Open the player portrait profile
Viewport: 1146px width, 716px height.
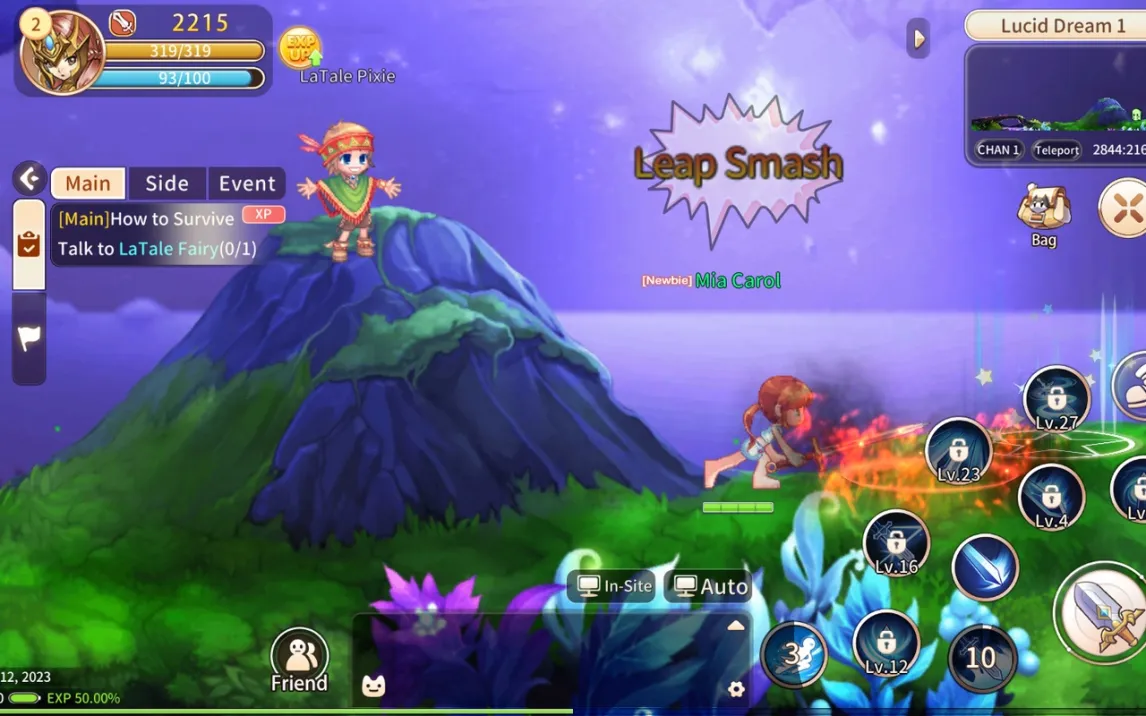(62, 52)
